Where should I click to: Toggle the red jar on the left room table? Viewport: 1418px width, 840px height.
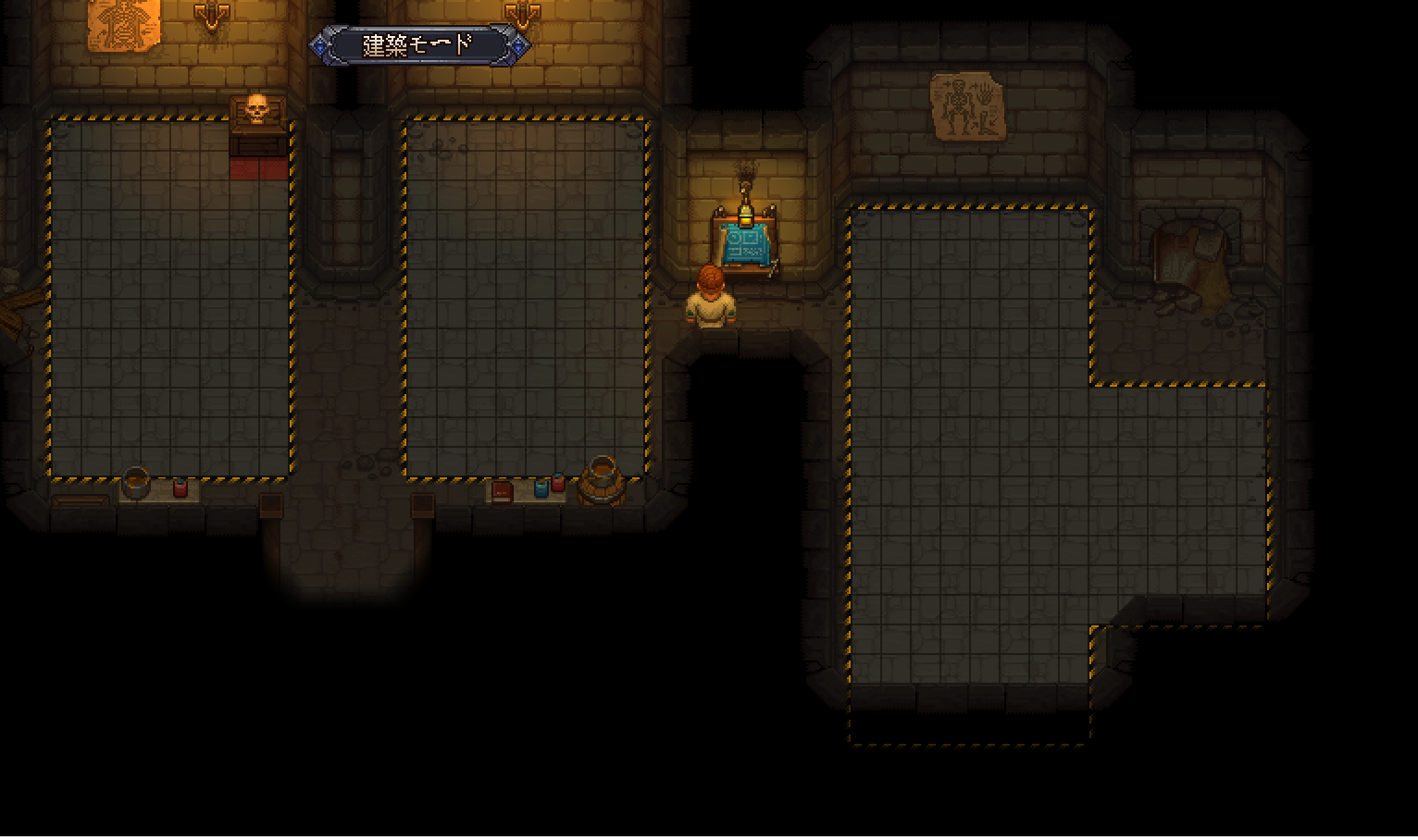[x=180, y=488]
